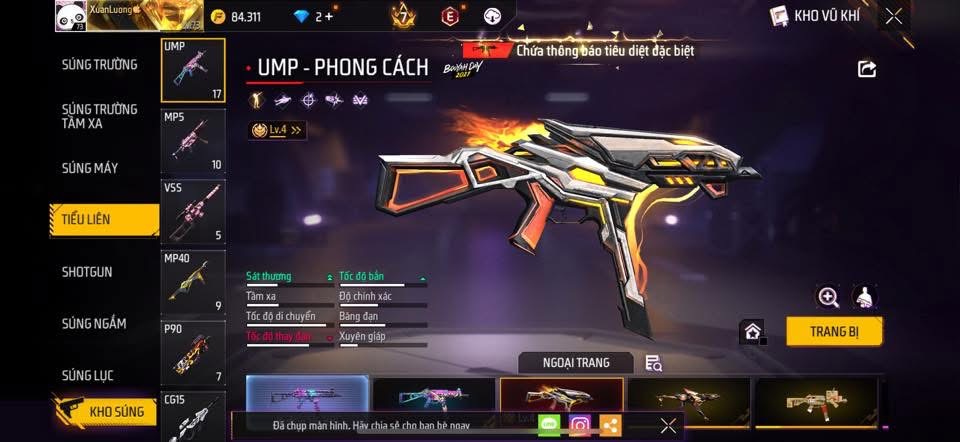Expand the Lv.4 weapon level badge
This screenshot has height=442, width=960.
277,130
